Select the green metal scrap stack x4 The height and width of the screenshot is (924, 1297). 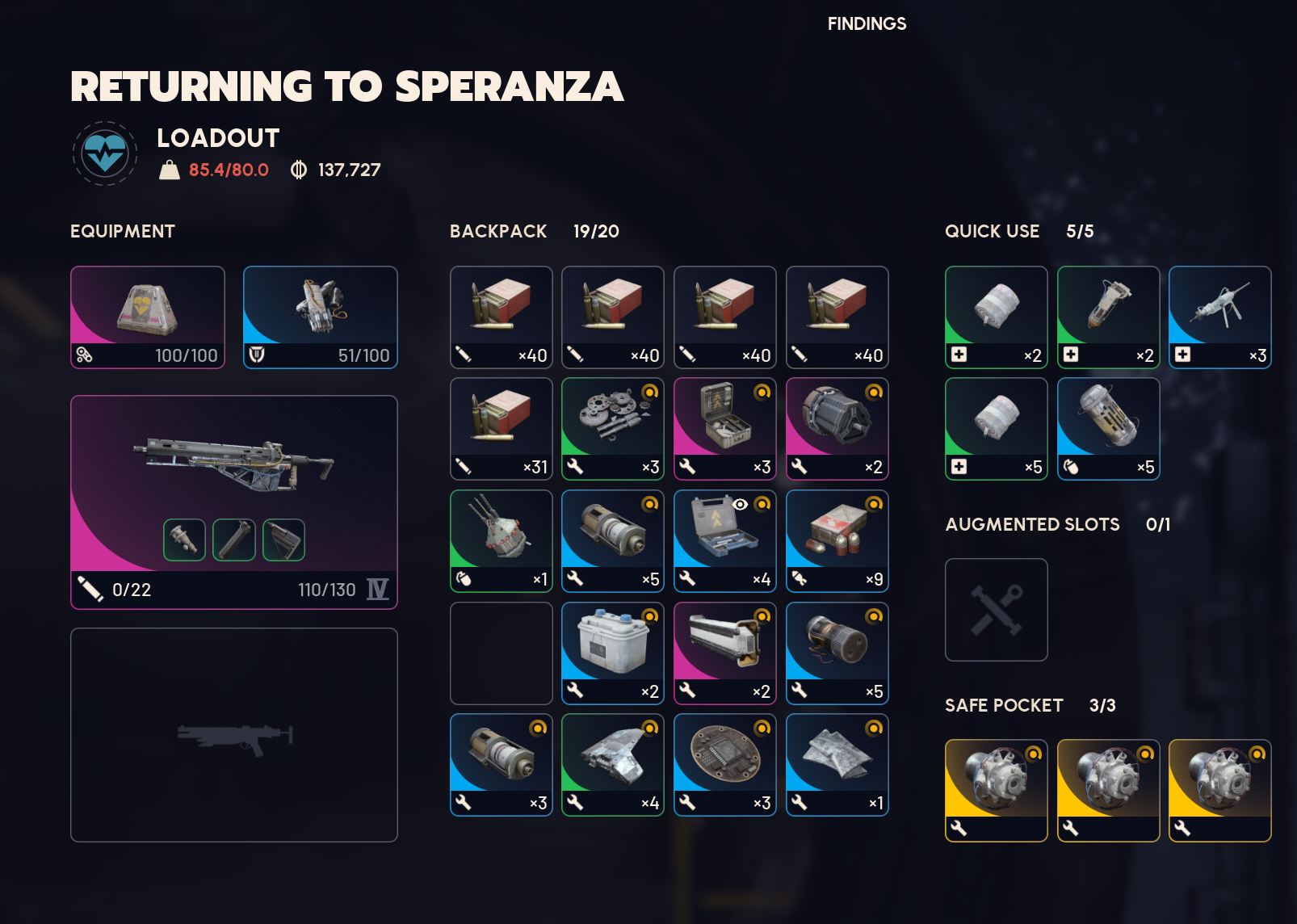(613, 765)
